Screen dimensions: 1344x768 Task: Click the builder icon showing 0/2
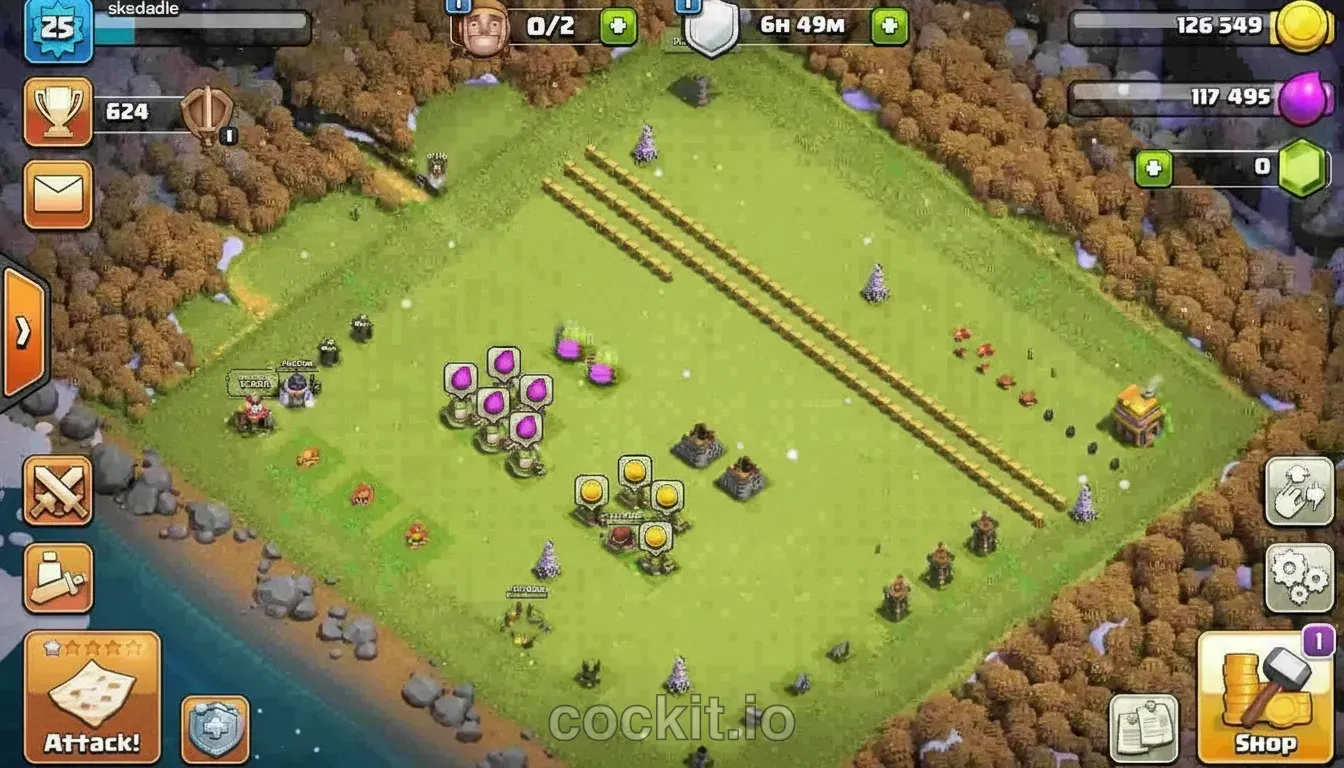(487, 25)
